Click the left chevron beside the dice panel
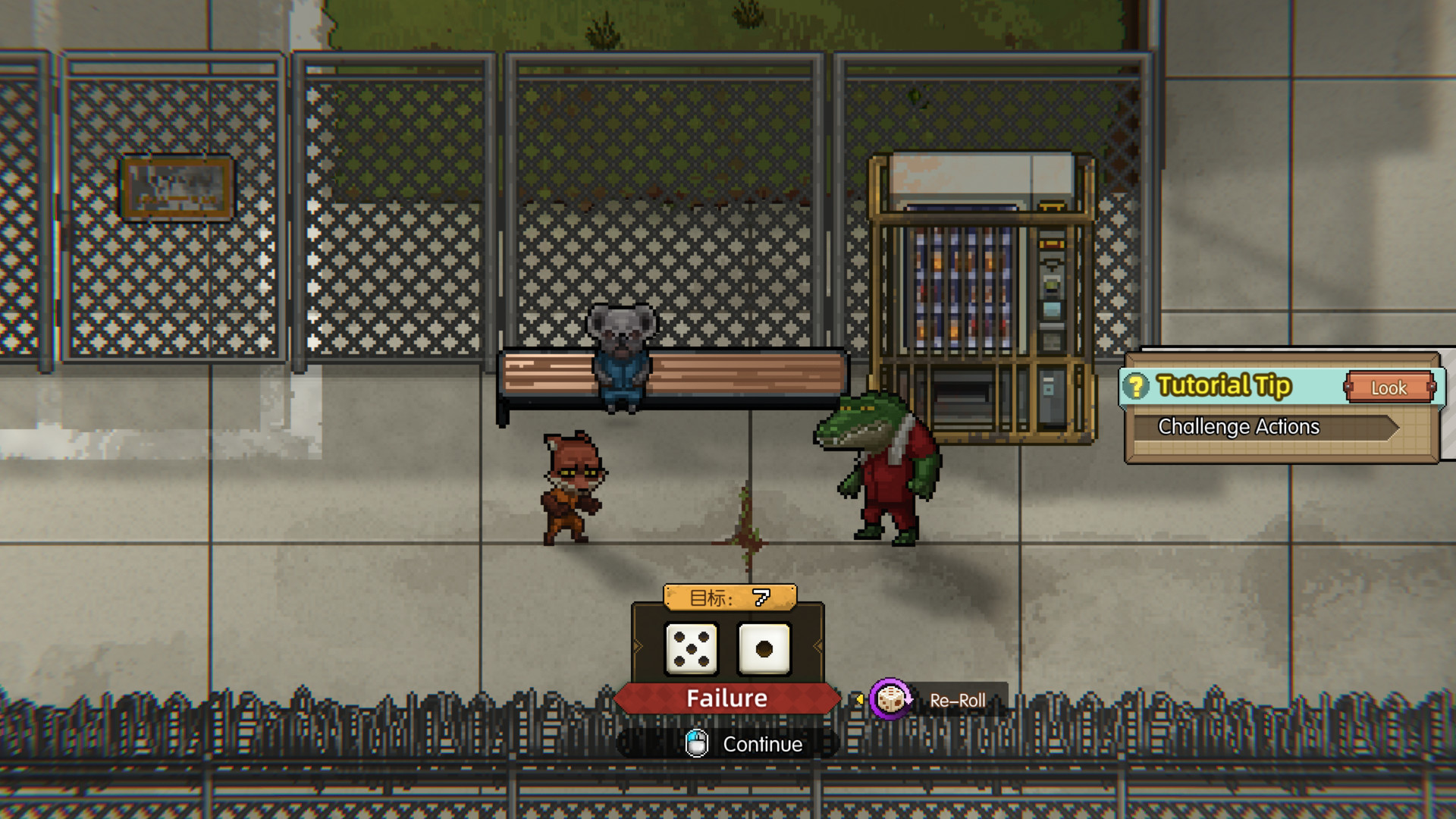1456x819 pixels. 639,645
